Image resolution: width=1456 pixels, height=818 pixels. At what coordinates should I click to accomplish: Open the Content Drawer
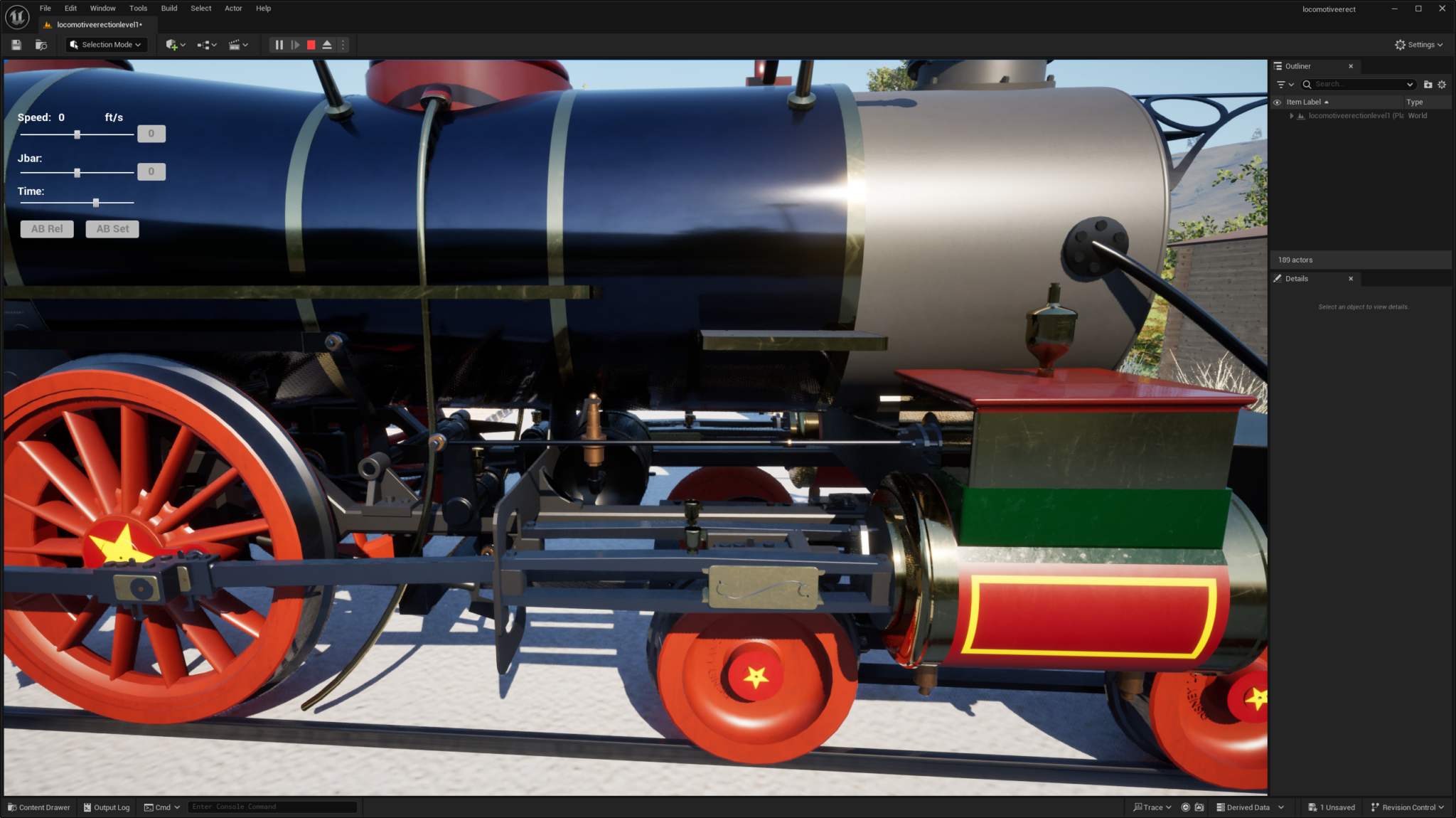[x=39, y=807]
